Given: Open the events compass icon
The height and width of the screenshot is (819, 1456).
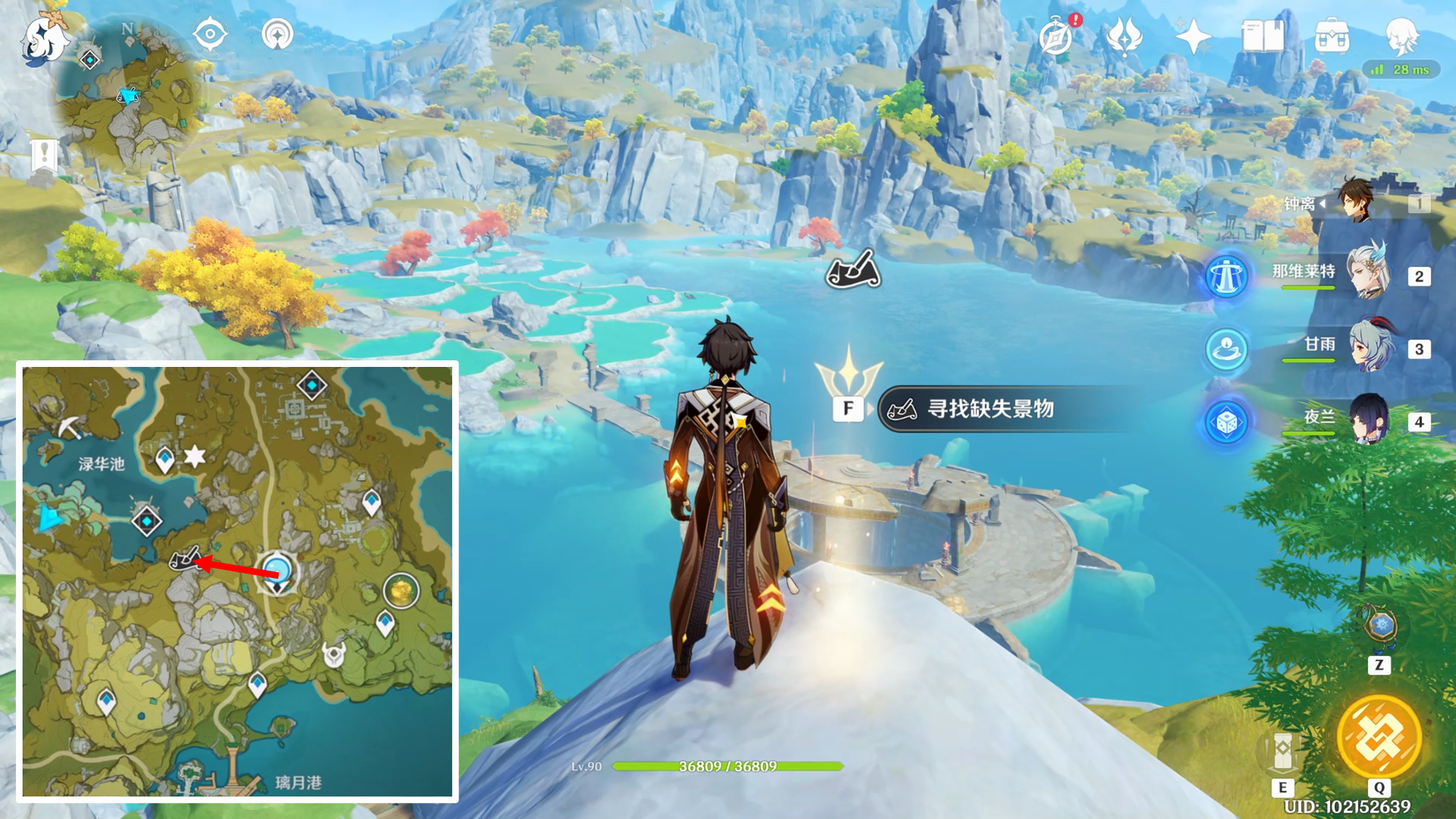Looking at the screenshot, I should click(x=1056, y=36).
